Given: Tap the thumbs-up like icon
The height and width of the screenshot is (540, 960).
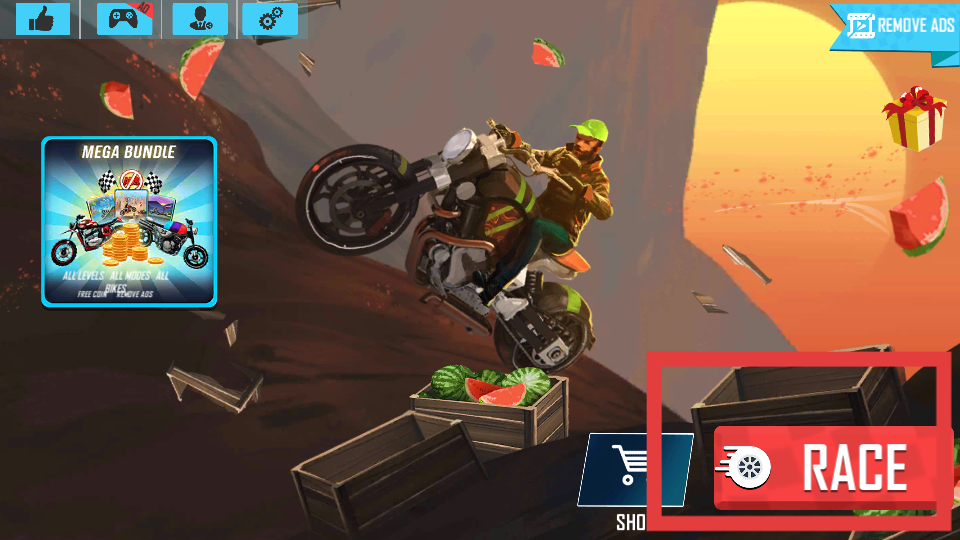Looking at the screenshot, I should (42, 18).
